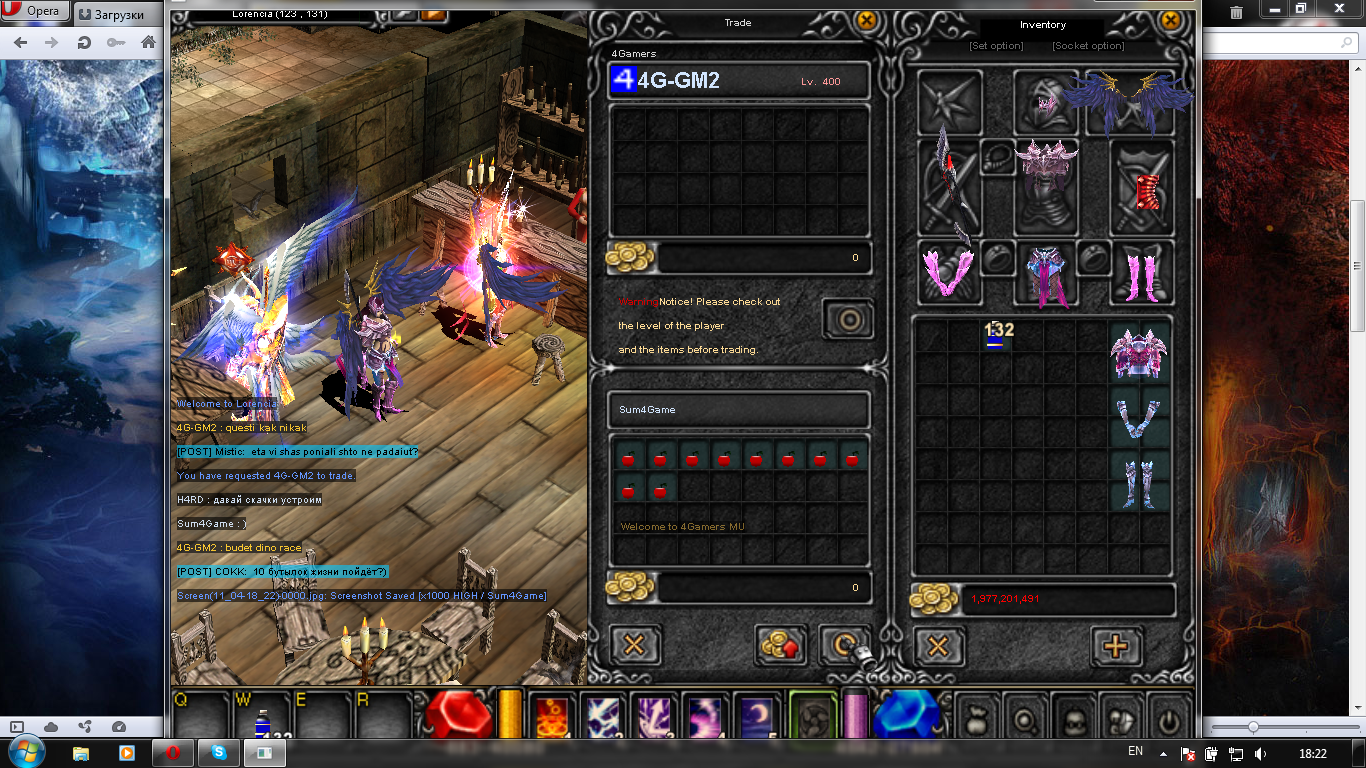Screen dimensions: 1366x768
Task: Close the Trade window
Action: click(867, 20)
